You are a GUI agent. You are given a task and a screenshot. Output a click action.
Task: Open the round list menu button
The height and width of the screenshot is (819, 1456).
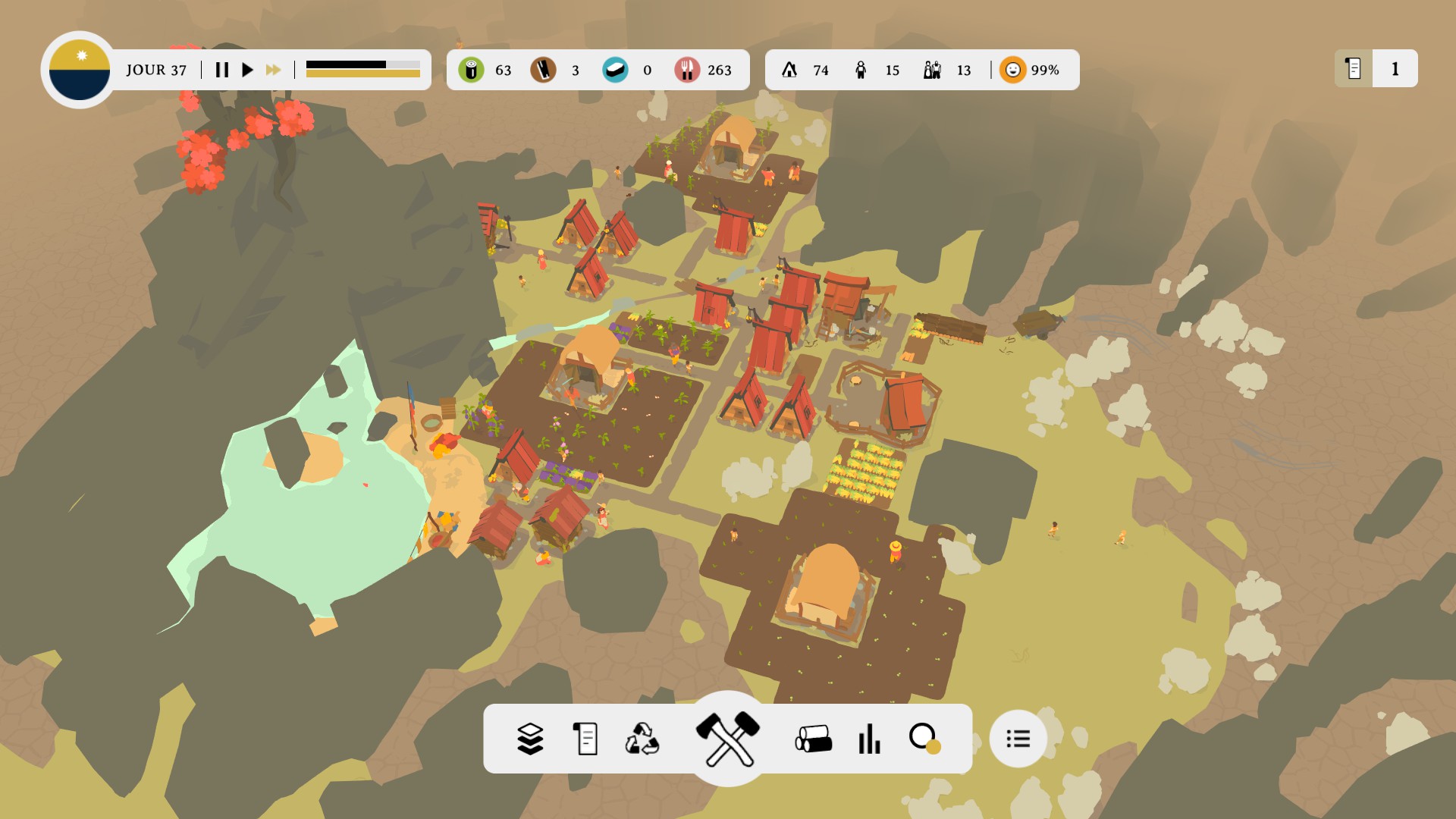pyautogui.click(x=1018, y=739)
